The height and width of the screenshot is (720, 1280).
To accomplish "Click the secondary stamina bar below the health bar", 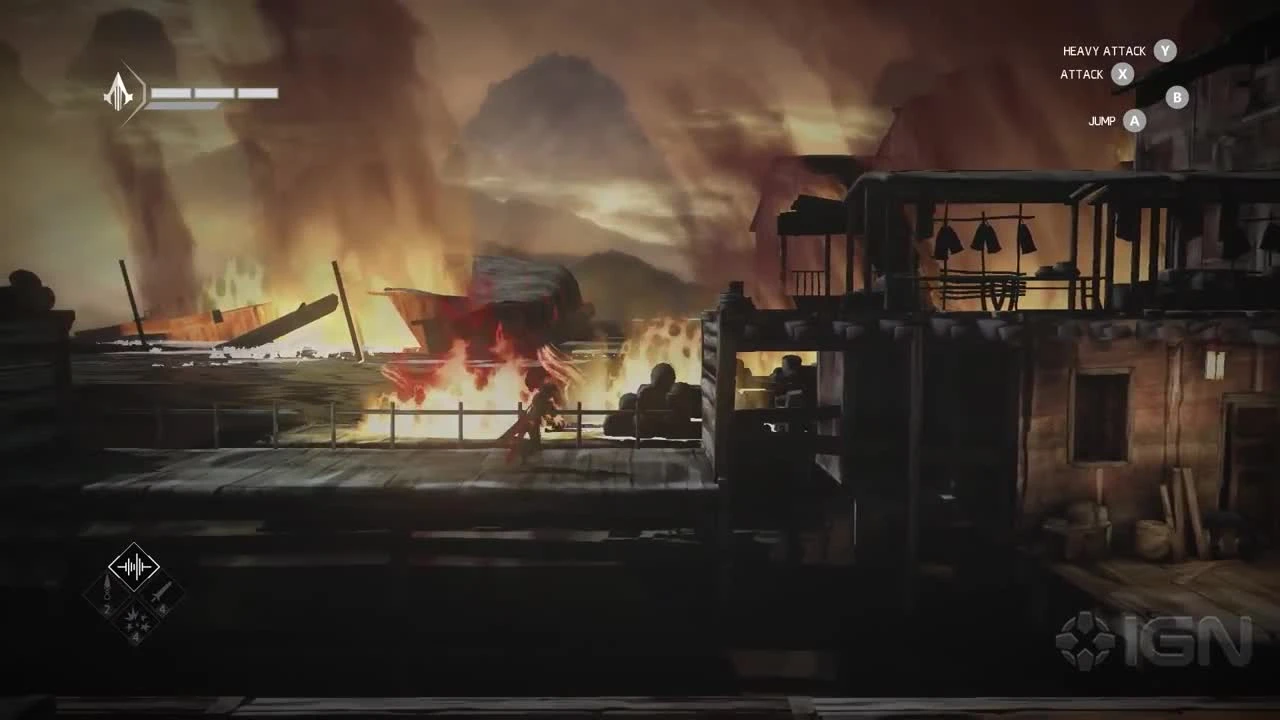I will point(182,107).
